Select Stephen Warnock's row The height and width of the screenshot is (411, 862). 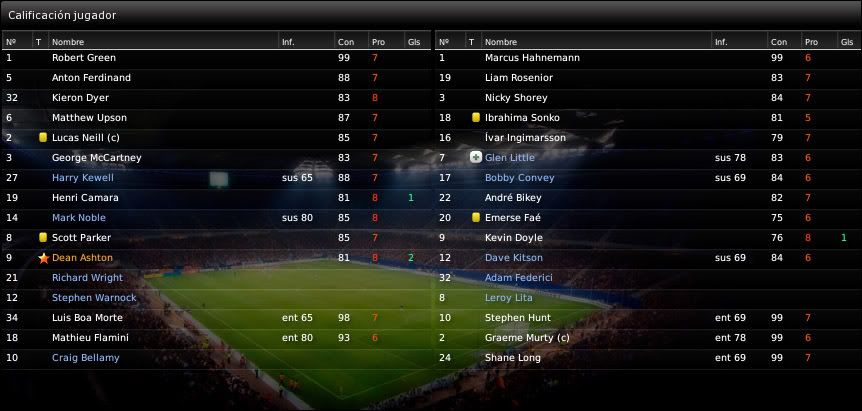(94, 298)
